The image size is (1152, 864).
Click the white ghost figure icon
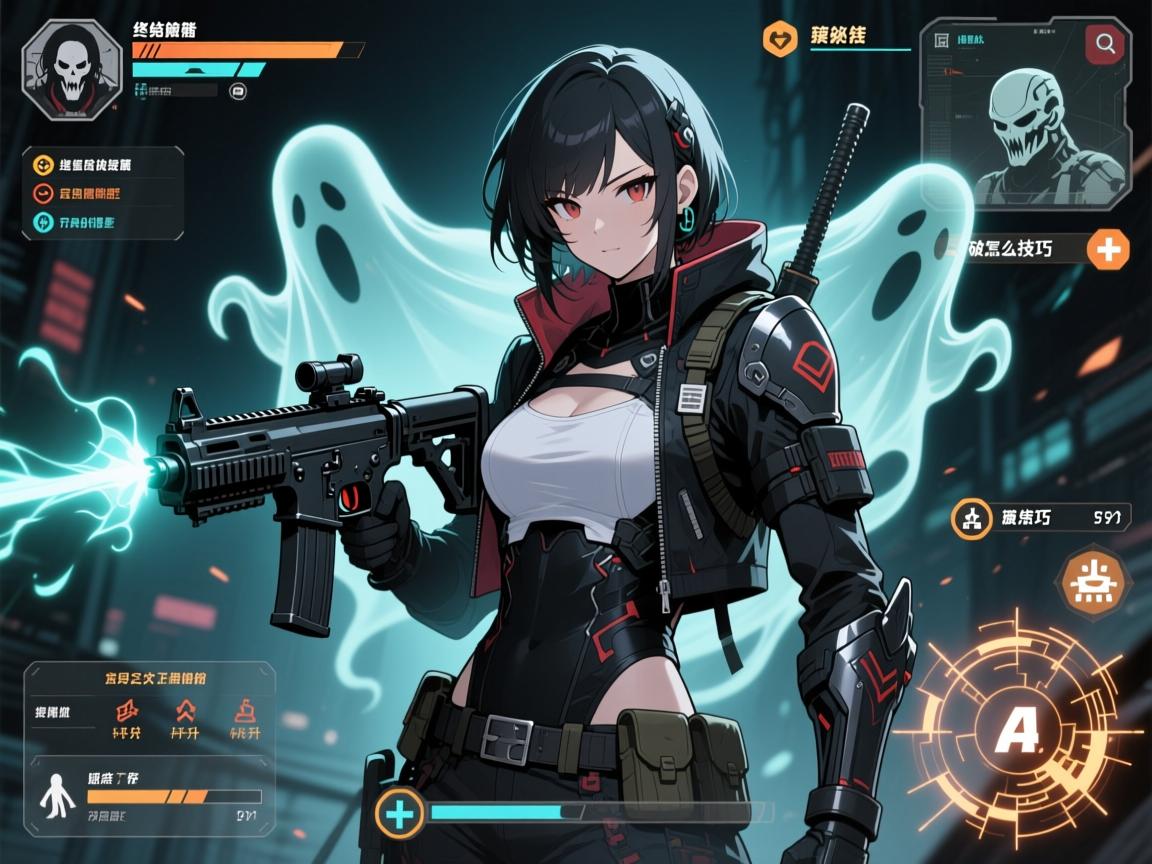54,796
